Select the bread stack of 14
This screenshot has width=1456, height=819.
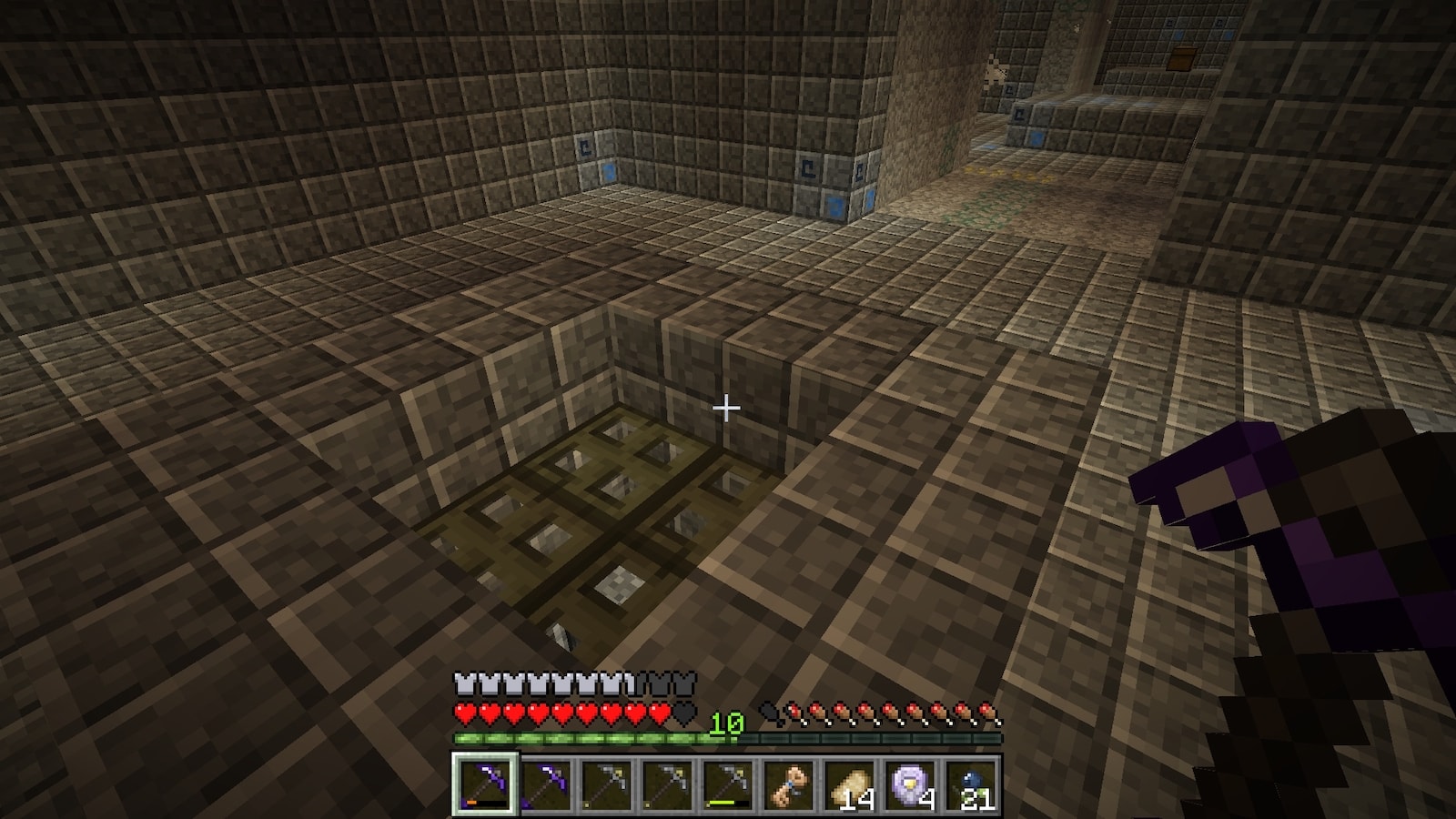pyautogui.click(x=849, y=784)
